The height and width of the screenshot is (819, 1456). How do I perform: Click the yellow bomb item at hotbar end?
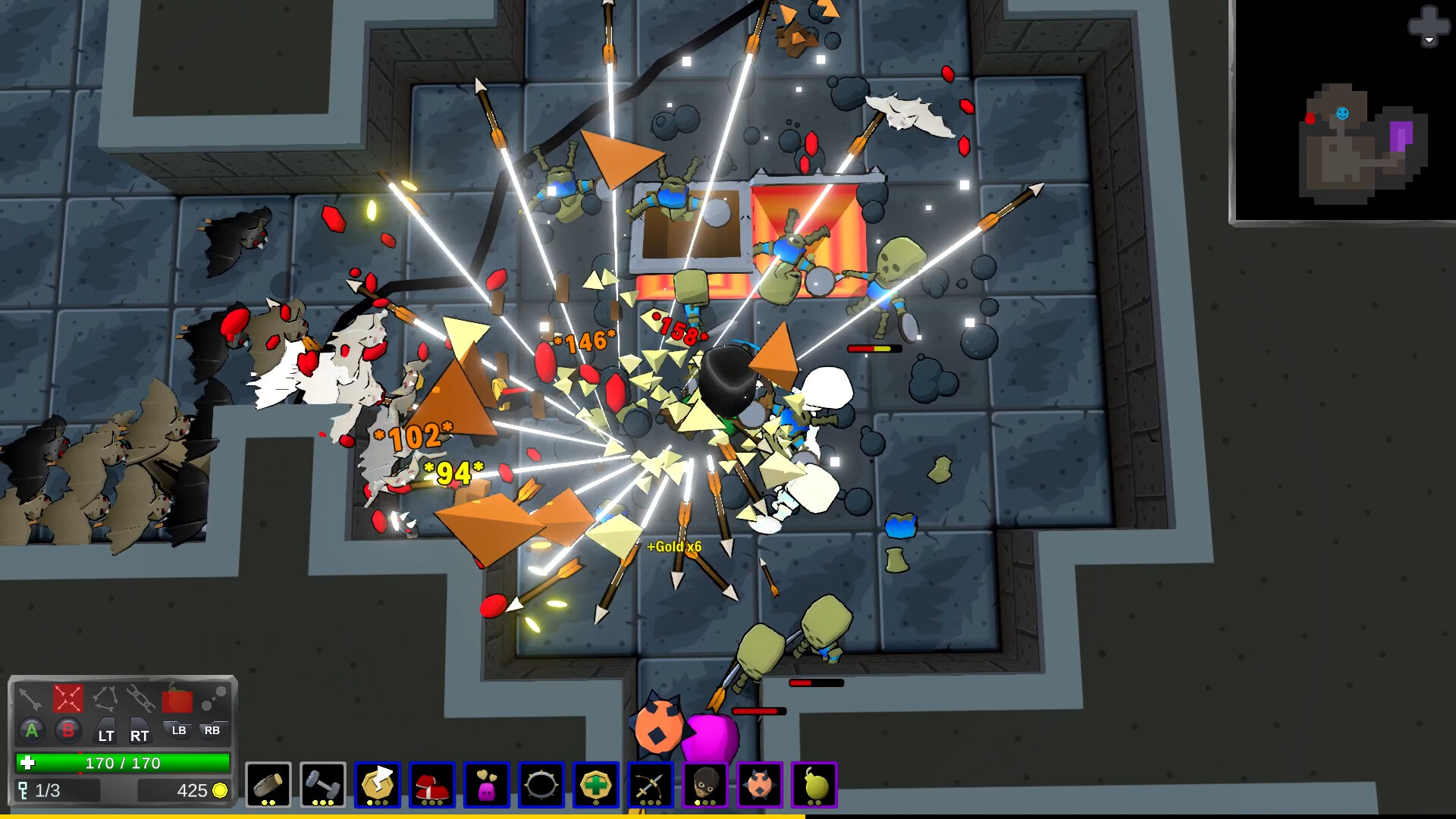click(813, 785)
